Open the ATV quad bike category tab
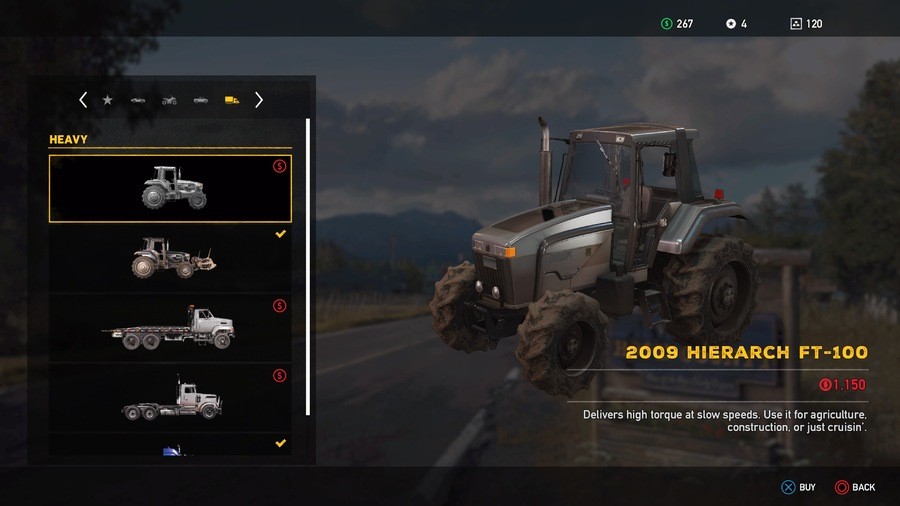Image resolution: width=900 pixels, height=506 pixels. click(x=169, y=100)
